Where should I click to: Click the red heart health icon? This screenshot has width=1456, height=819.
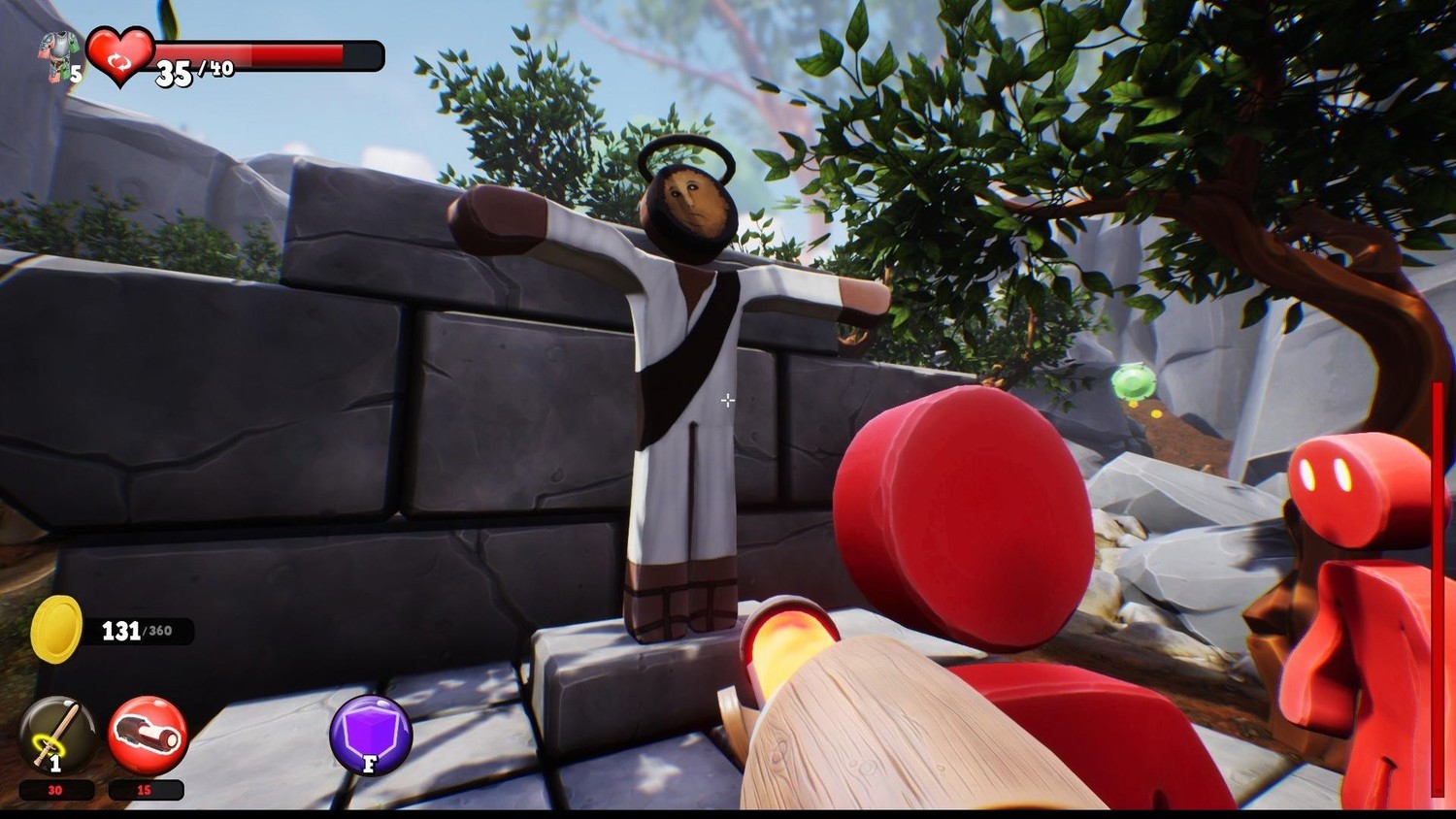[x=119, y=53]
